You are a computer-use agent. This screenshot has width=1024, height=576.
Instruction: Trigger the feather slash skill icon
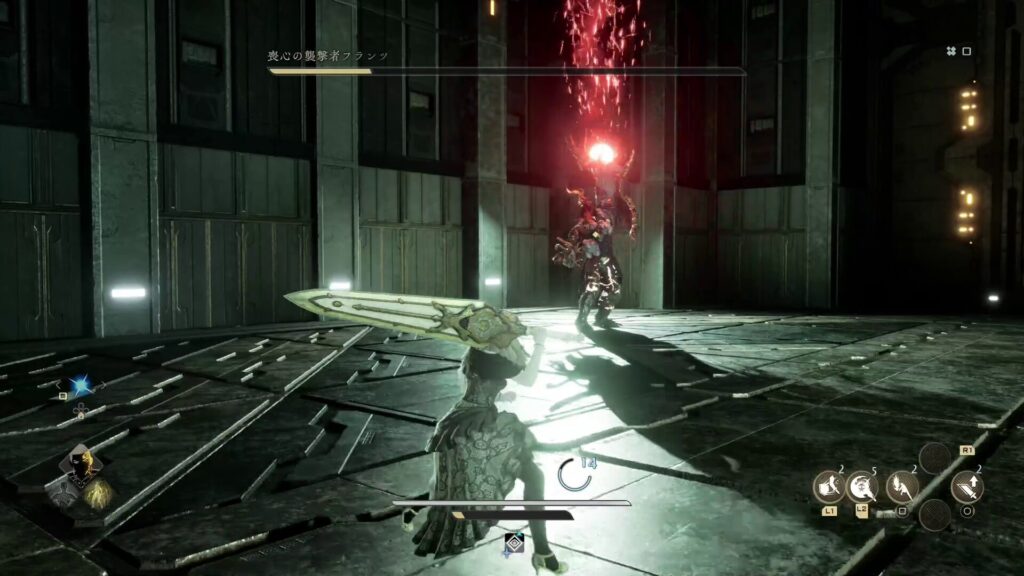[901, 487]
